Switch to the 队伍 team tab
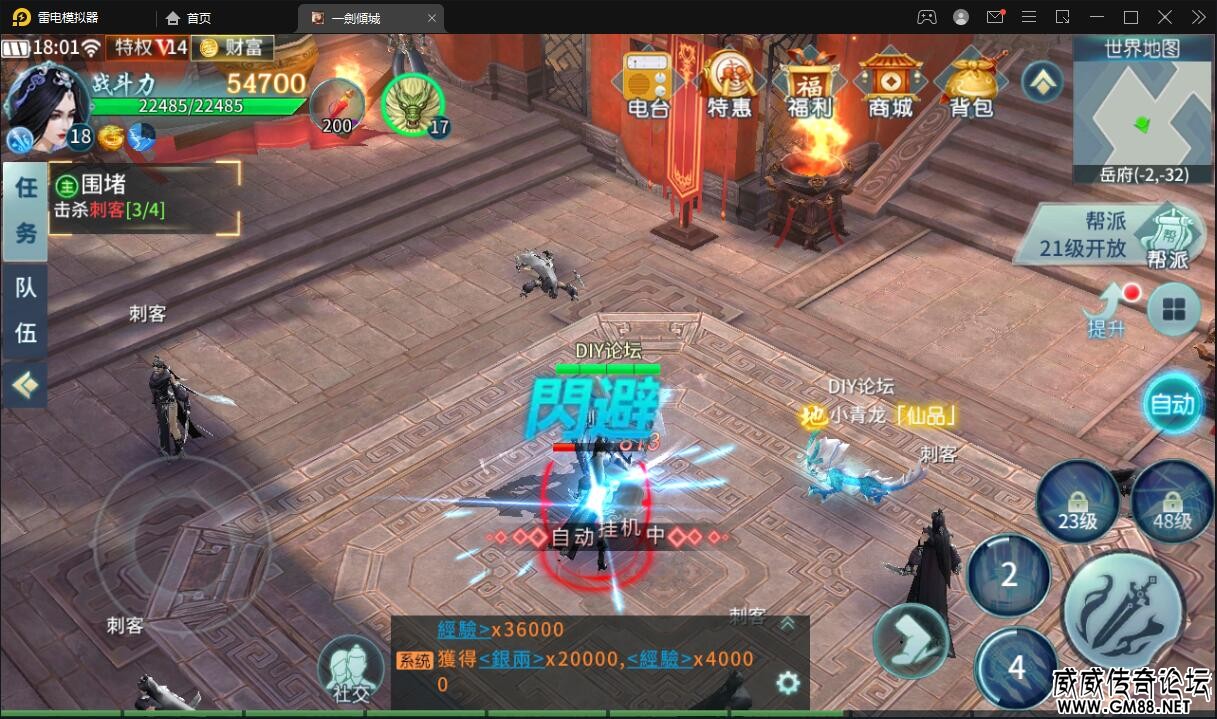1217x719 pixels. [25, 310]
